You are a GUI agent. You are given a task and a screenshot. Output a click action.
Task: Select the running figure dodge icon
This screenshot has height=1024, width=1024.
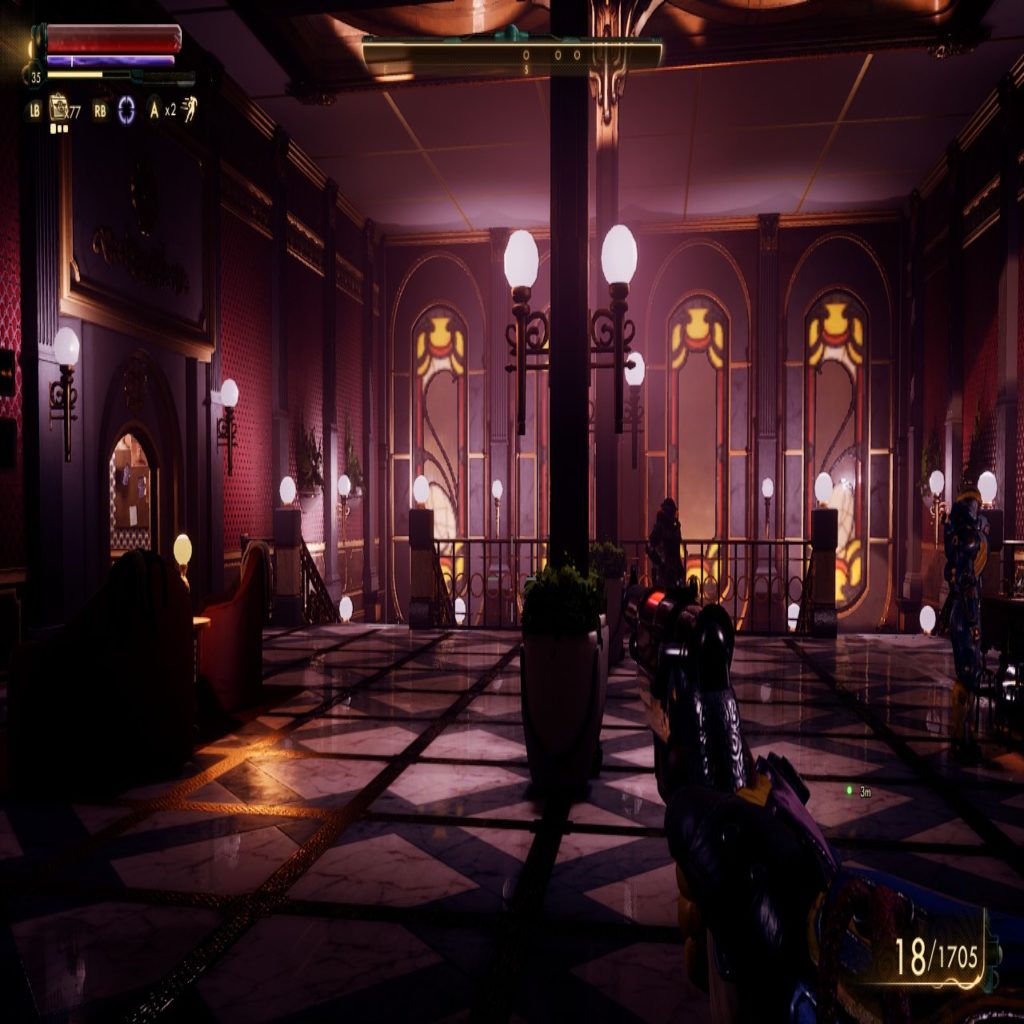point(189,108)
